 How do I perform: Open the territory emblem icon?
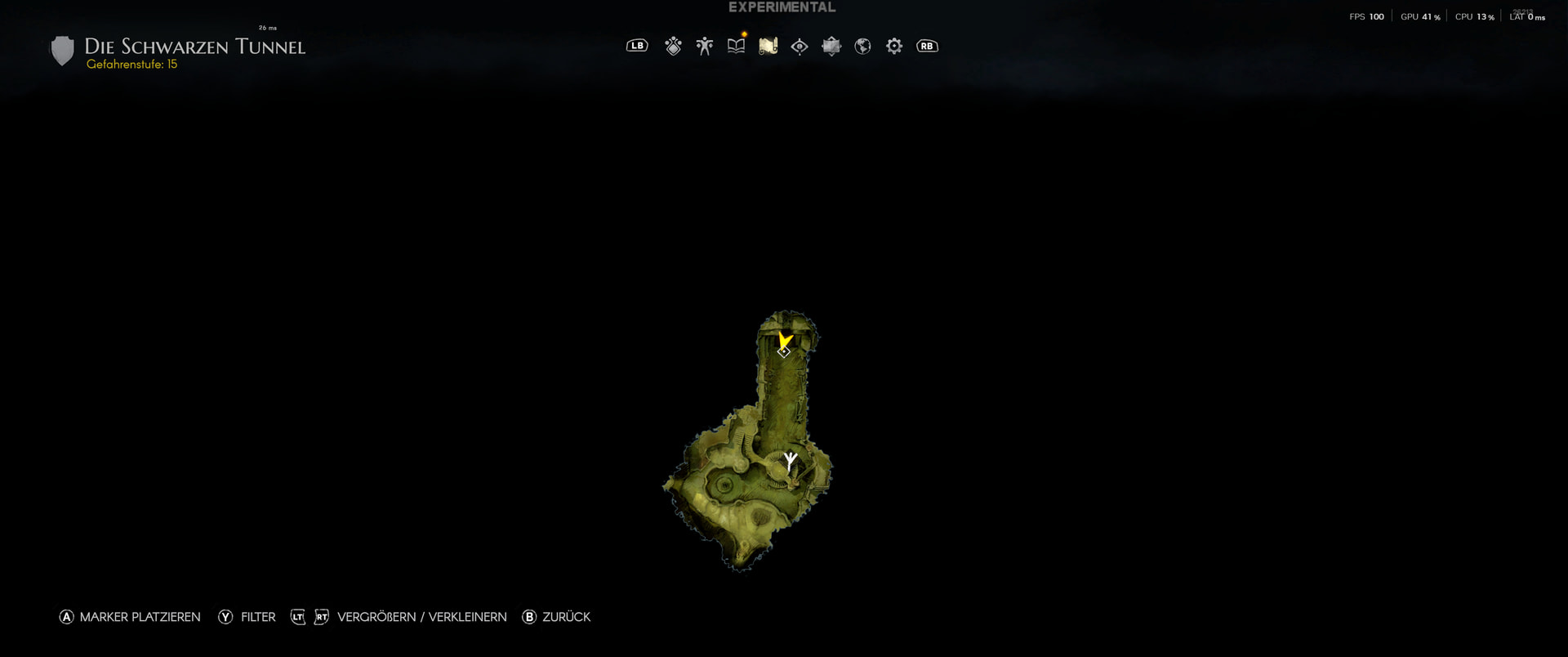coord(831,47)
